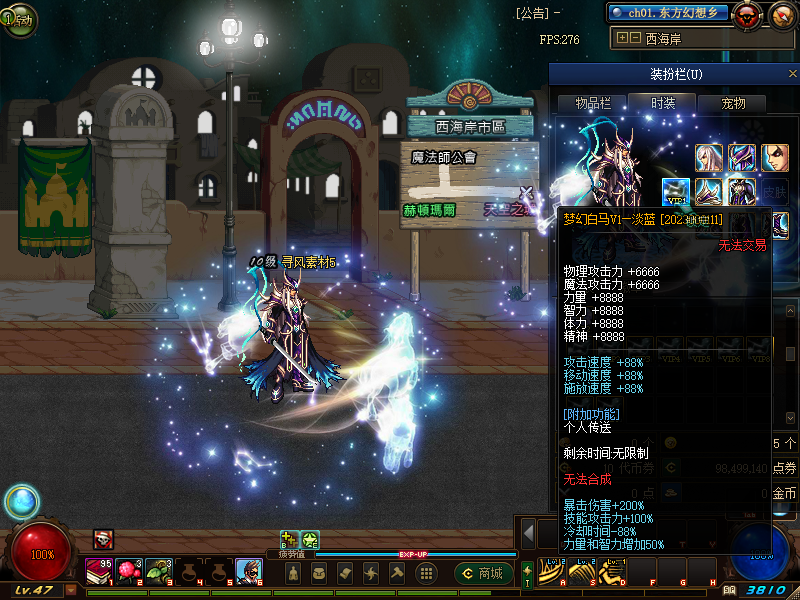Open the 宠物 pet tab
This screenshot has height=600, width=800.
click(733, 103)
